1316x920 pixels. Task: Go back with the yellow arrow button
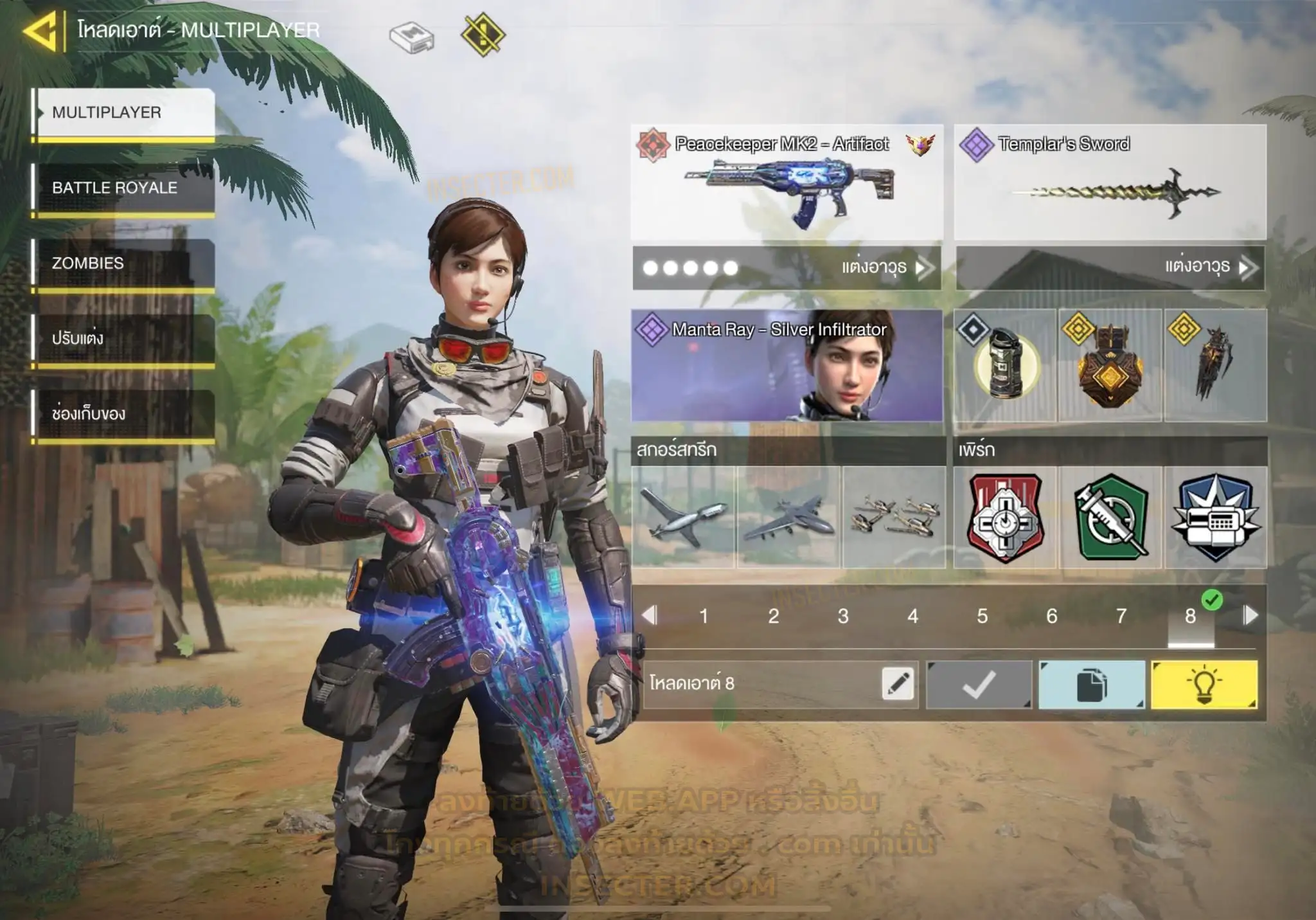click(x=41, y=30)
